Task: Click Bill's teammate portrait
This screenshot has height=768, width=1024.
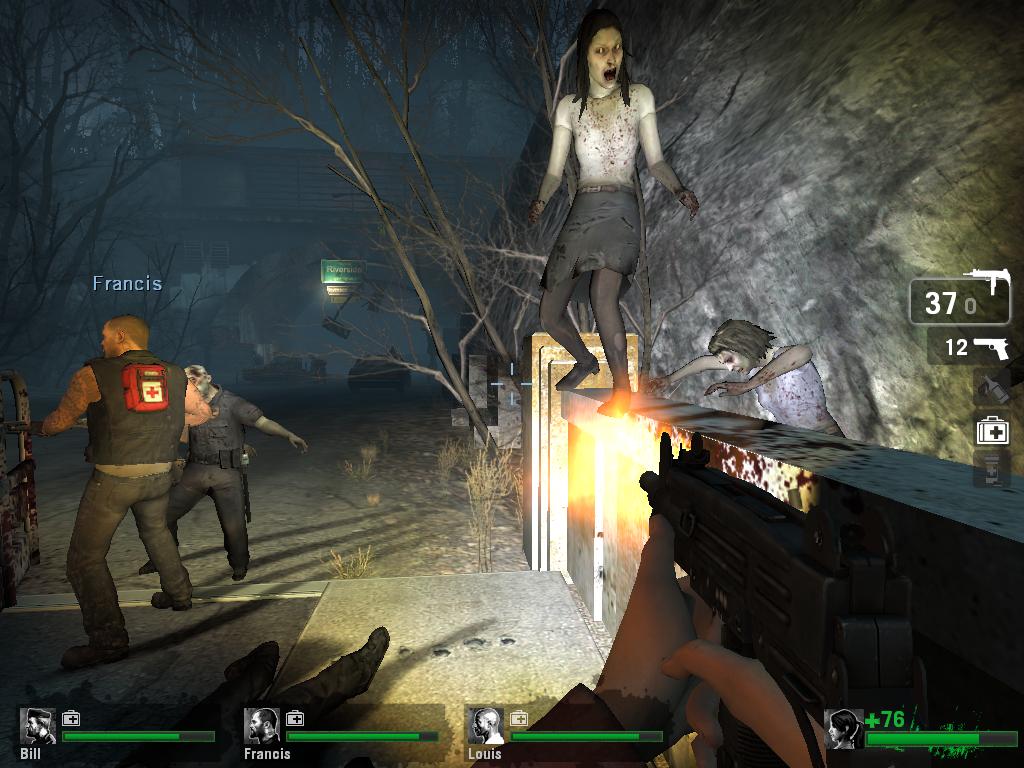Action: tap(38, 726)
